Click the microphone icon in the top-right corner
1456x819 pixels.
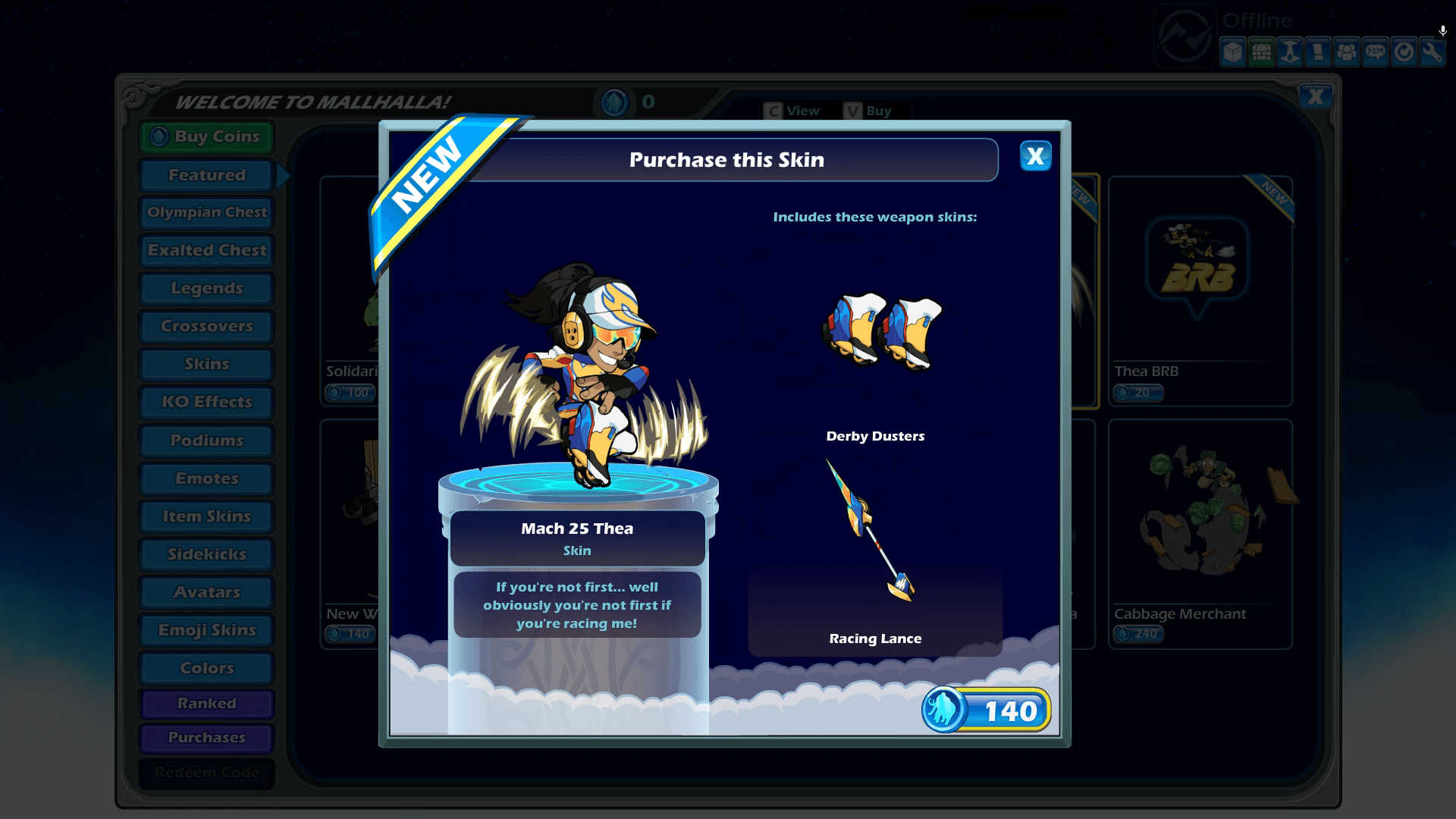point(1442,32)
